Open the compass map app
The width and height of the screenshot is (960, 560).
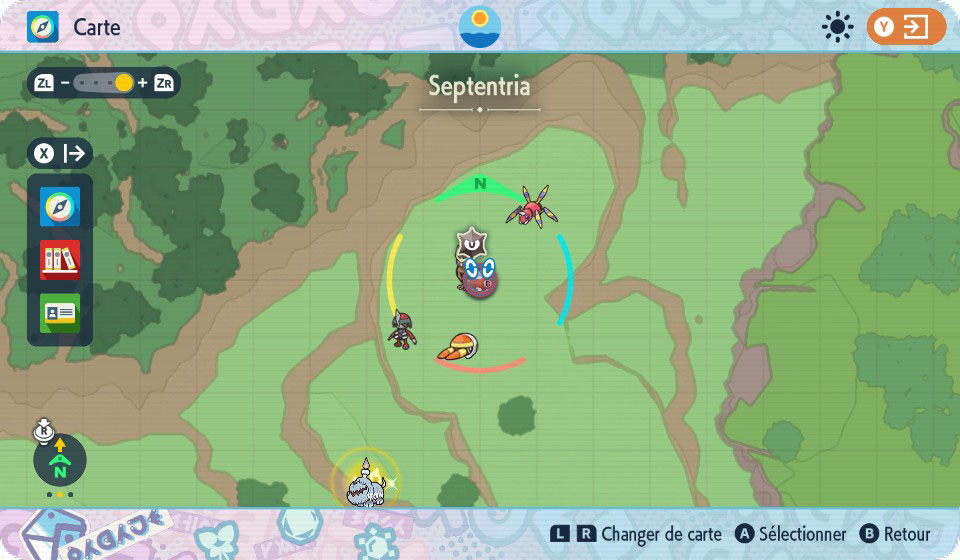[x=60, y=207]
